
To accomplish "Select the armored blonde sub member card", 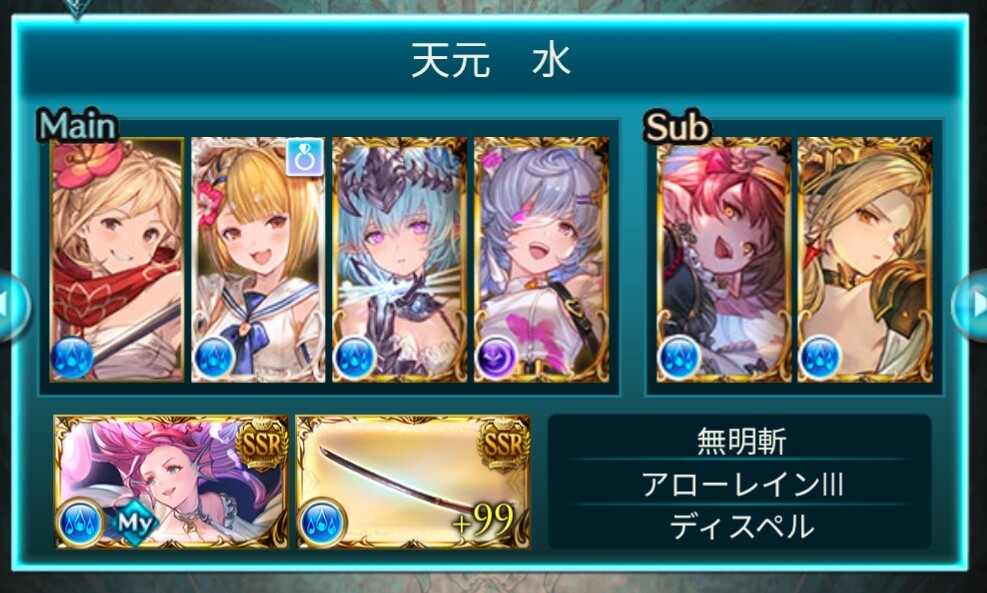I will [865, 260].
